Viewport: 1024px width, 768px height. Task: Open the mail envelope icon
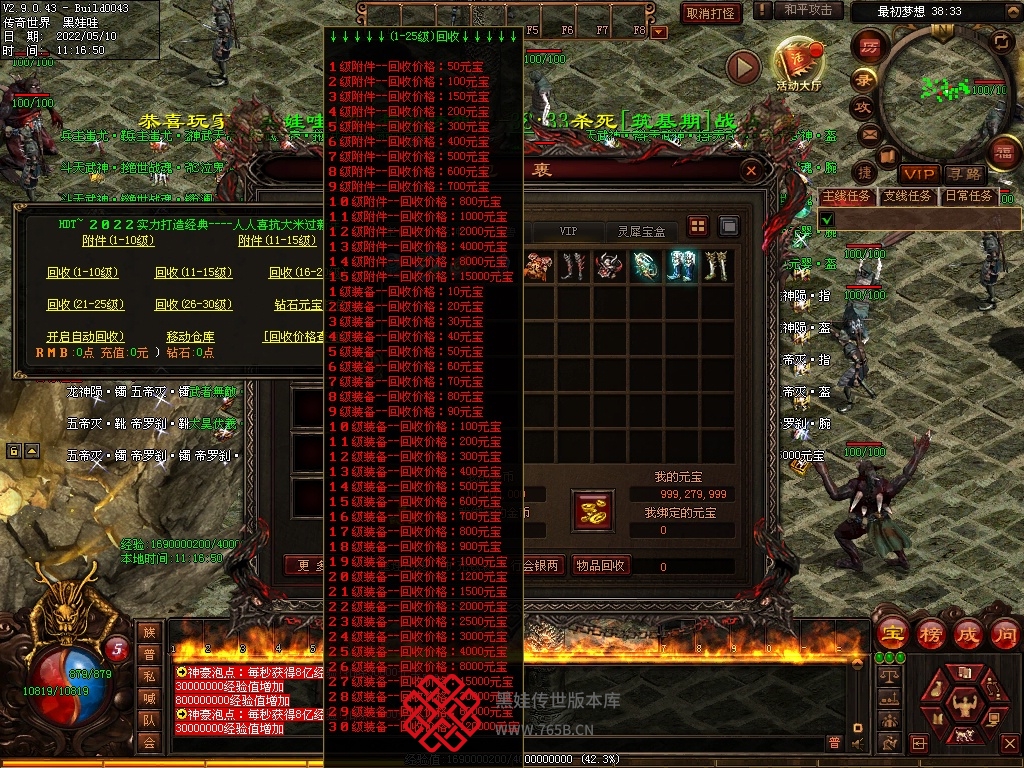(x=868, y=133)
